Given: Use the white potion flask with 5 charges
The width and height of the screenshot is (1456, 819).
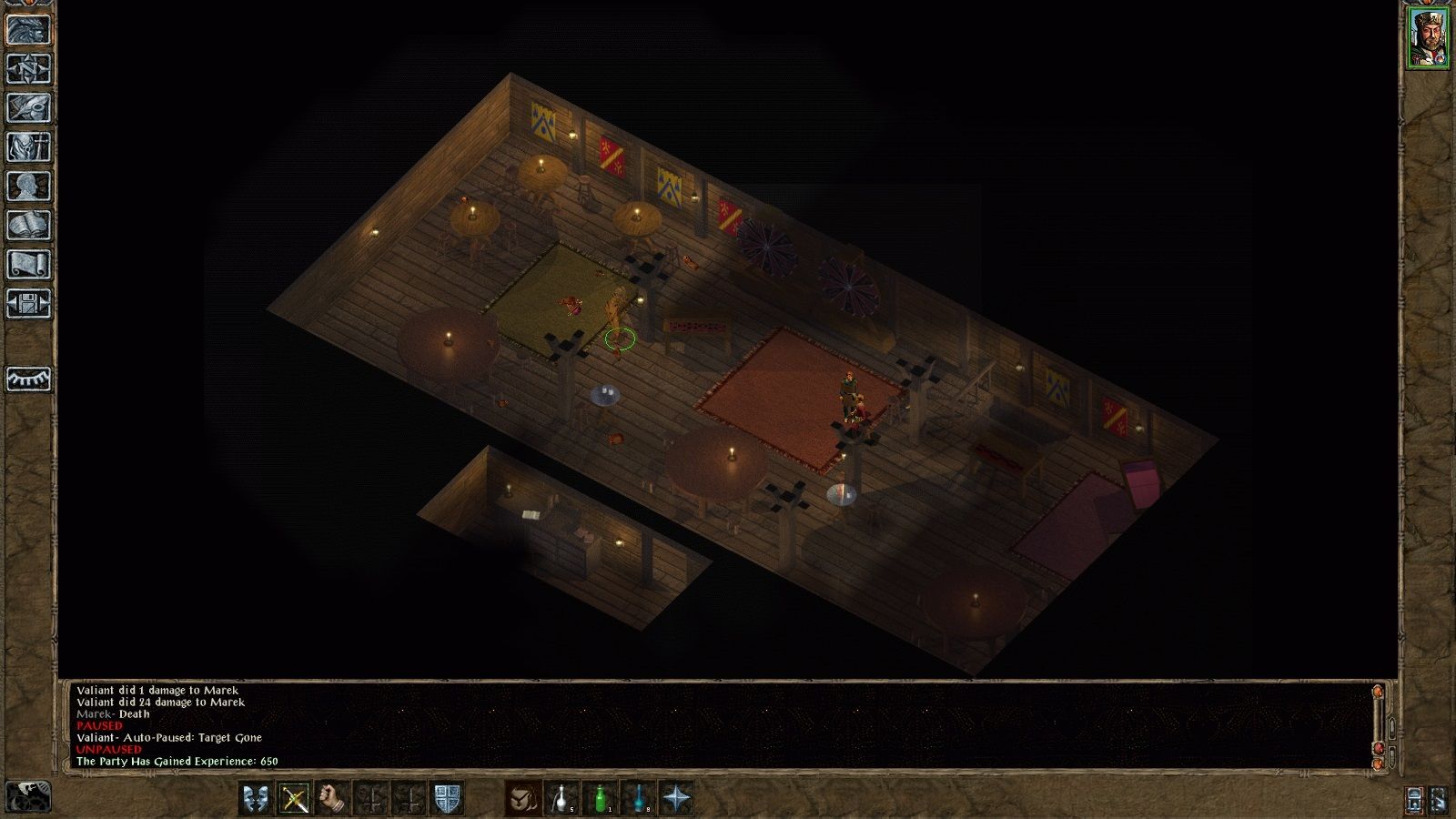Looking at the screenshot, I should (x=561, y=798).
